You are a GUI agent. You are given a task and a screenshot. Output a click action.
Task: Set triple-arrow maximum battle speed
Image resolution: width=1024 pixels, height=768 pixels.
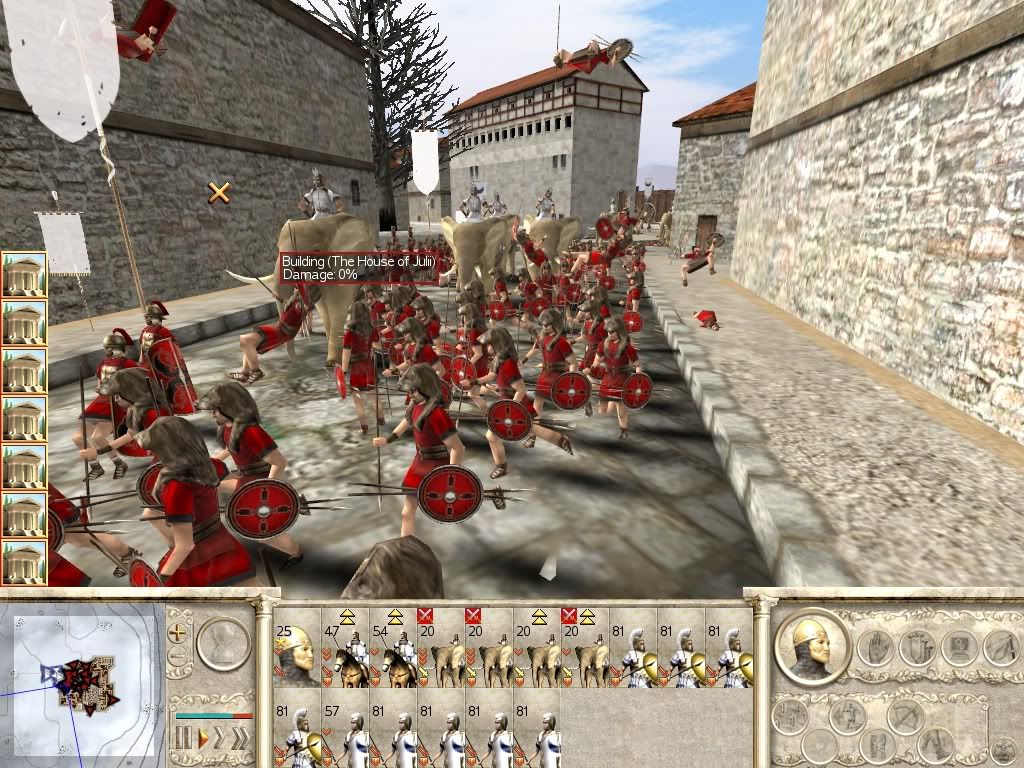pyautogui.click(x=243, y=738)
